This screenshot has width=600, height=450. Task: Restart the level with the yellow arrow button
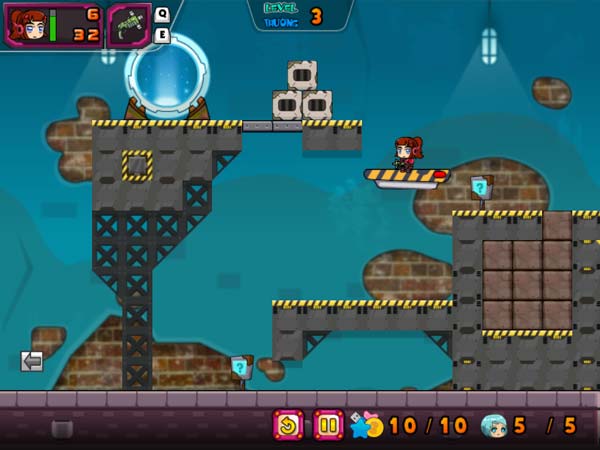point(288,425)
